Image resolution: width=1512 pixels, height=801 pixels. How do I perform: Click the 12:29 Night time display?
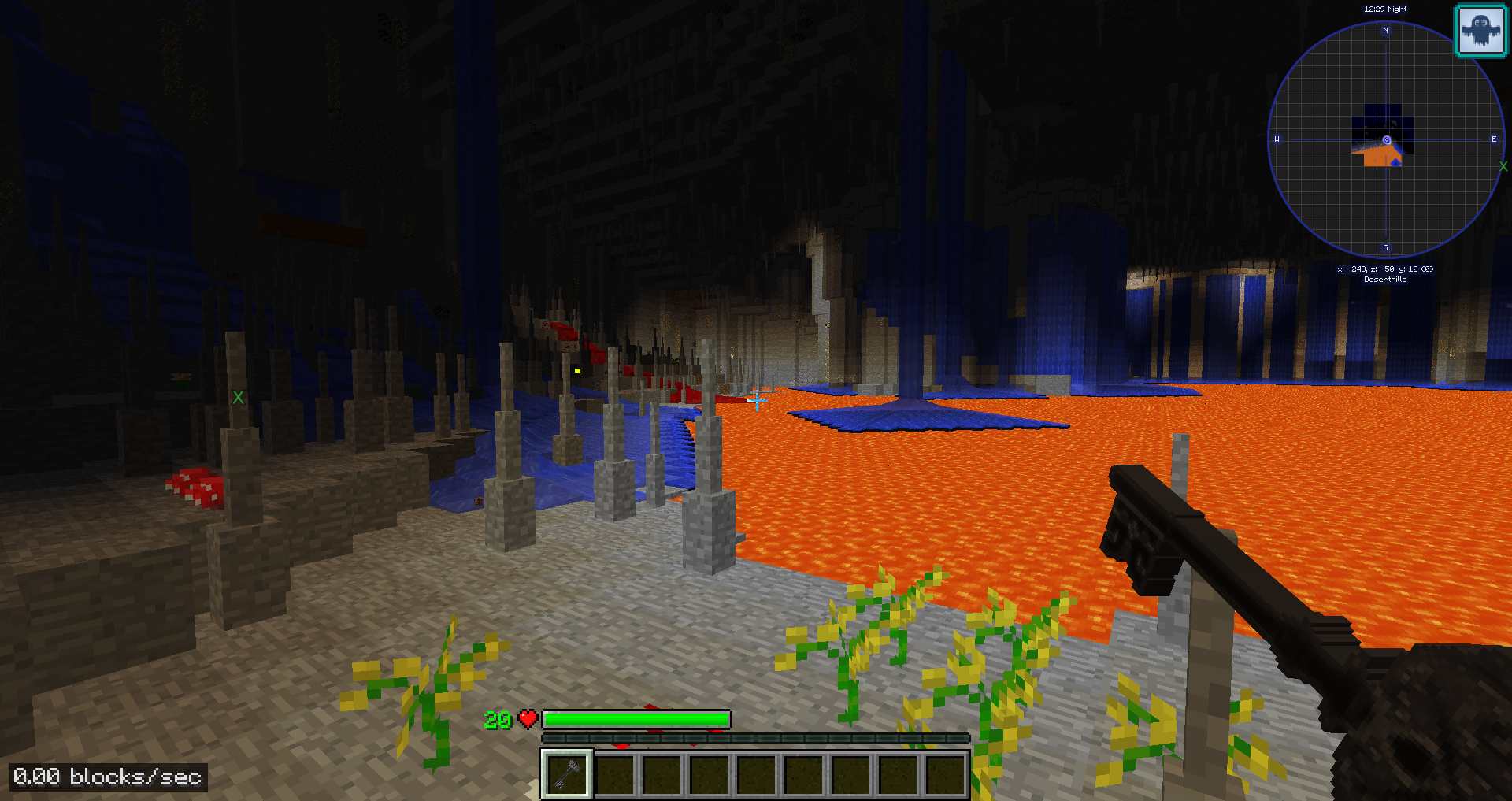(x=1384, y=8)
